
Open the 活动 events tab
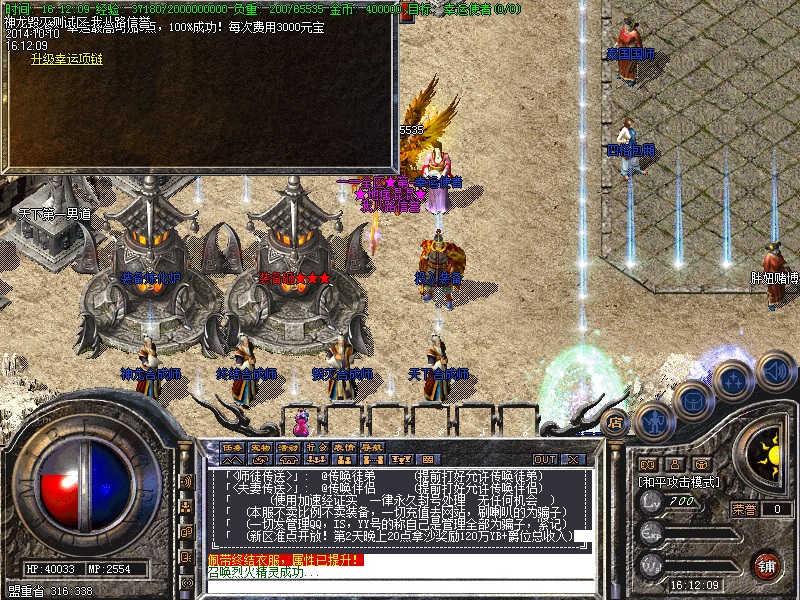pyautogui.click(x=289, y=447)
